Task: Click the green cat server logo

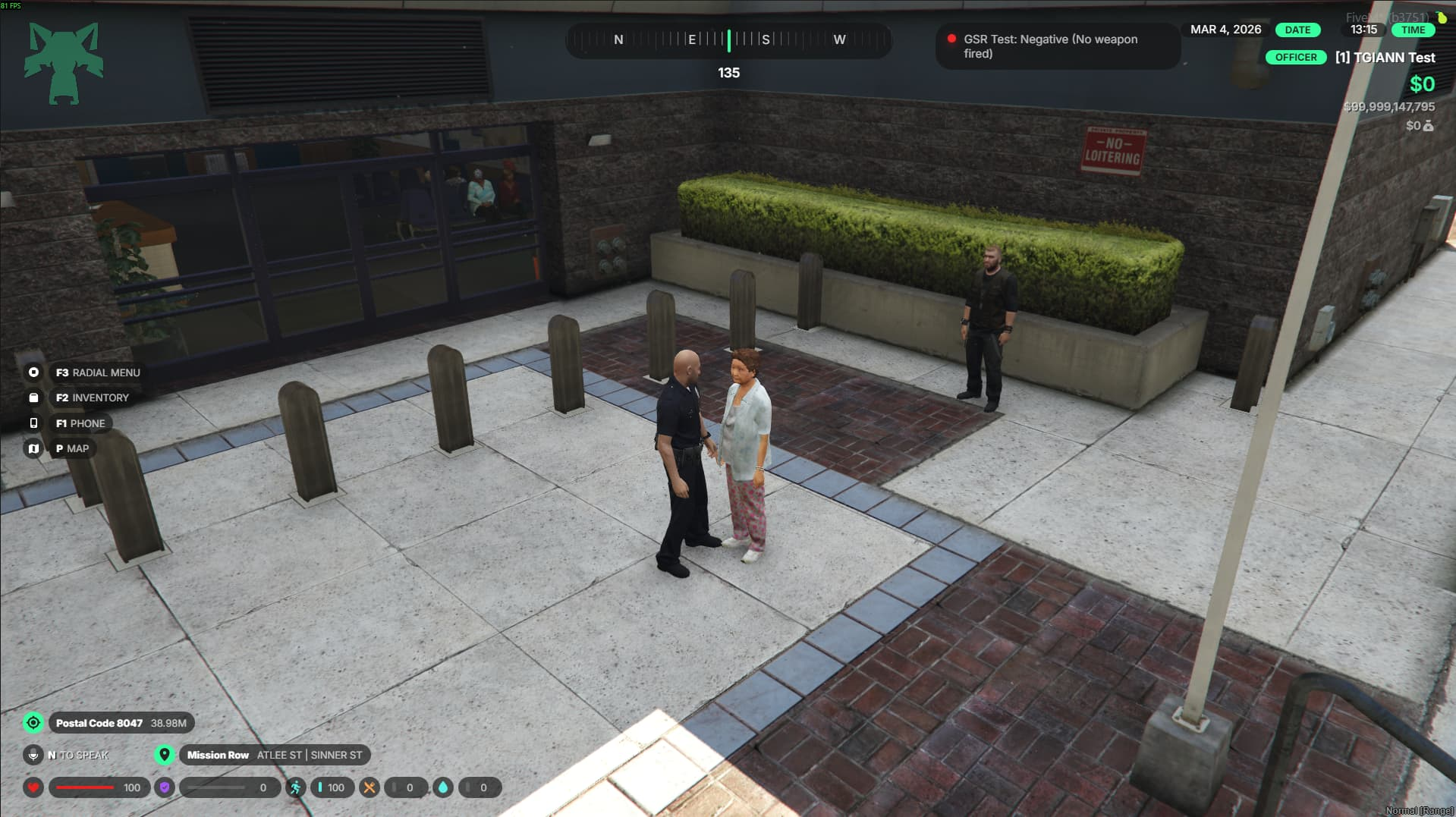Action: point(64,63)
